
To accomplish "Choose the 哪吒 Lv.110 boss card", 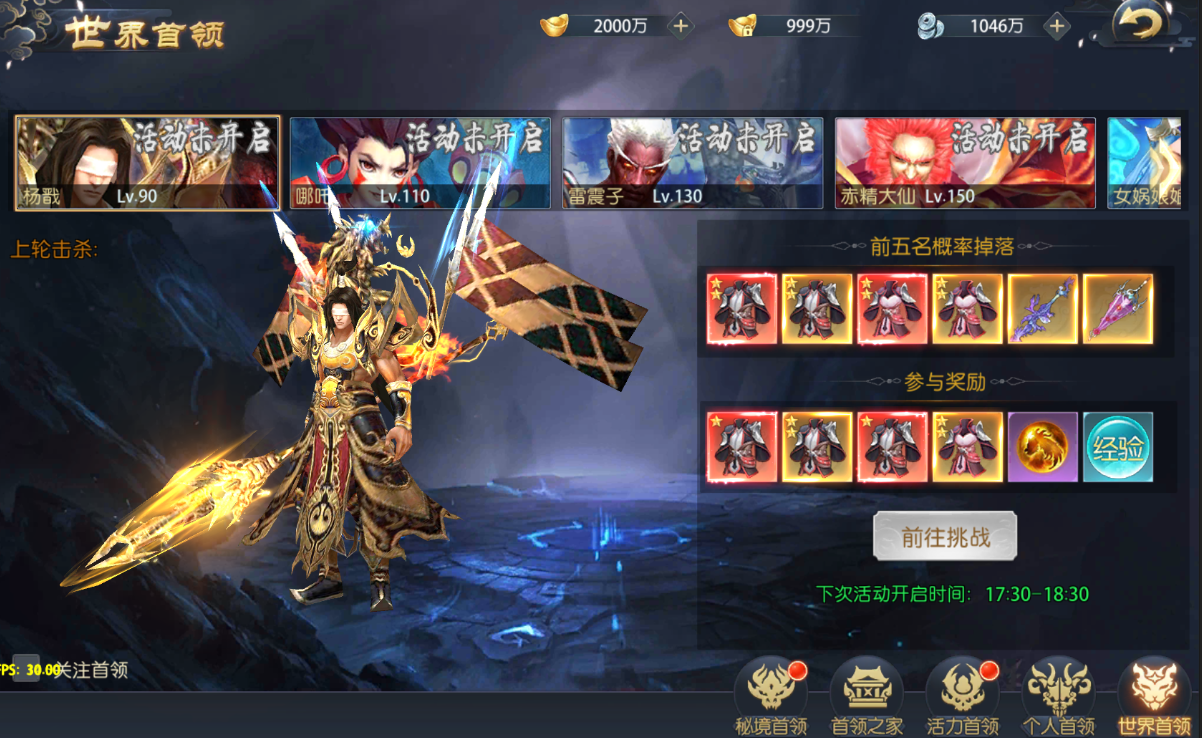I will 420,163.
